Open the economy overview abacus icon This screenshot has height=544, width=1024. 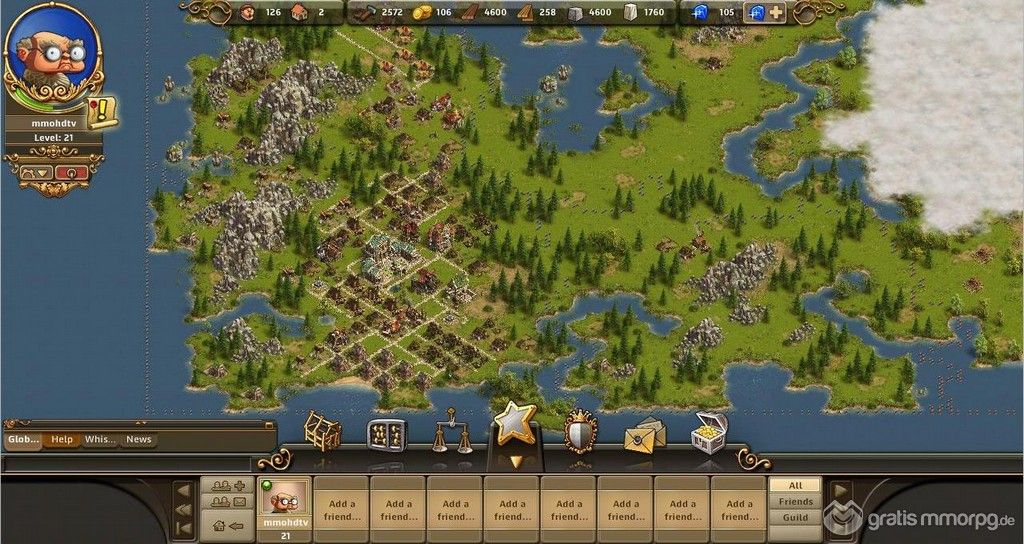387,435
